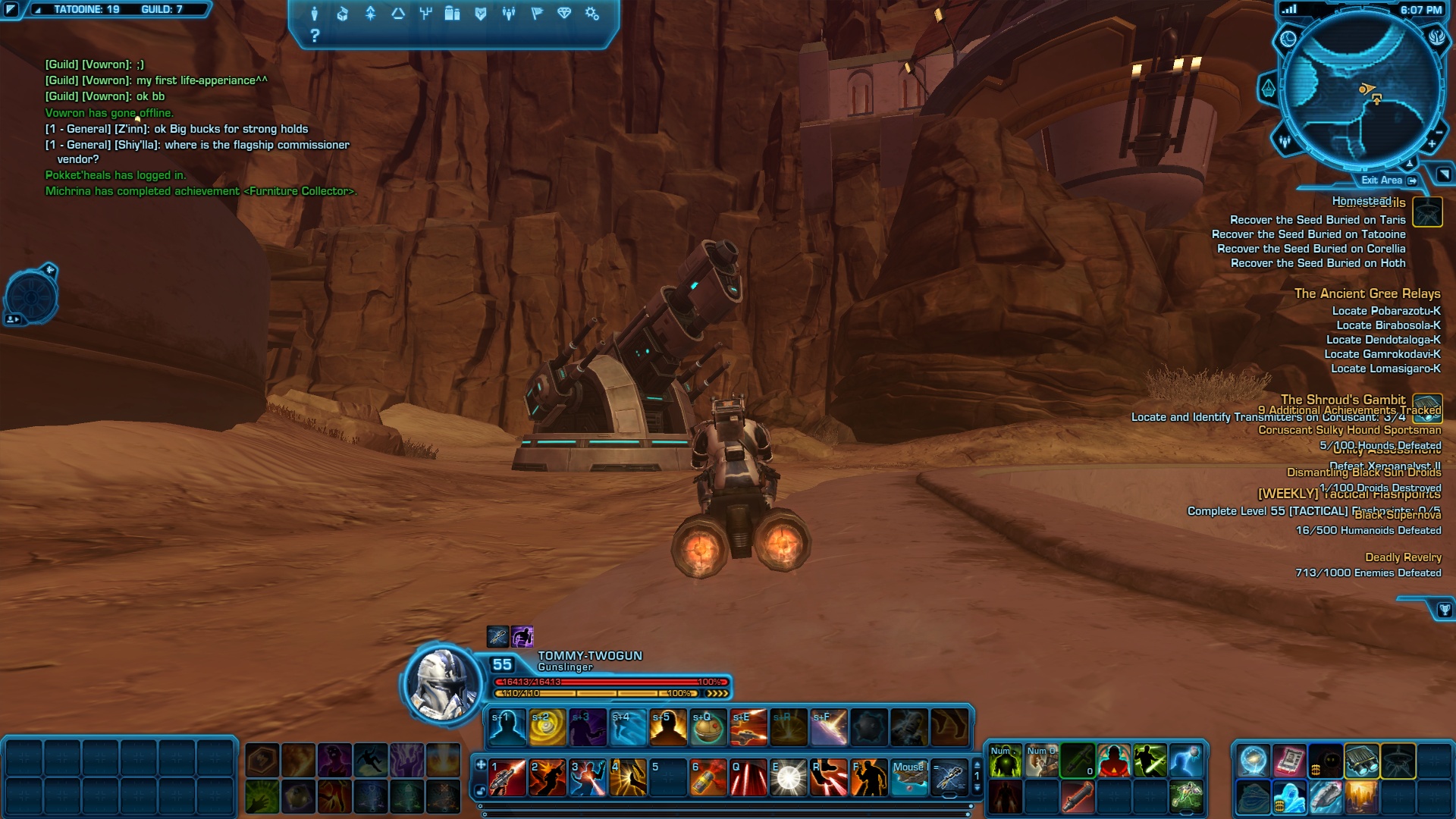Open the Cartel Market diamond icon
Image resolution: width=1456 pixels, height=819 pixels.
564,14
